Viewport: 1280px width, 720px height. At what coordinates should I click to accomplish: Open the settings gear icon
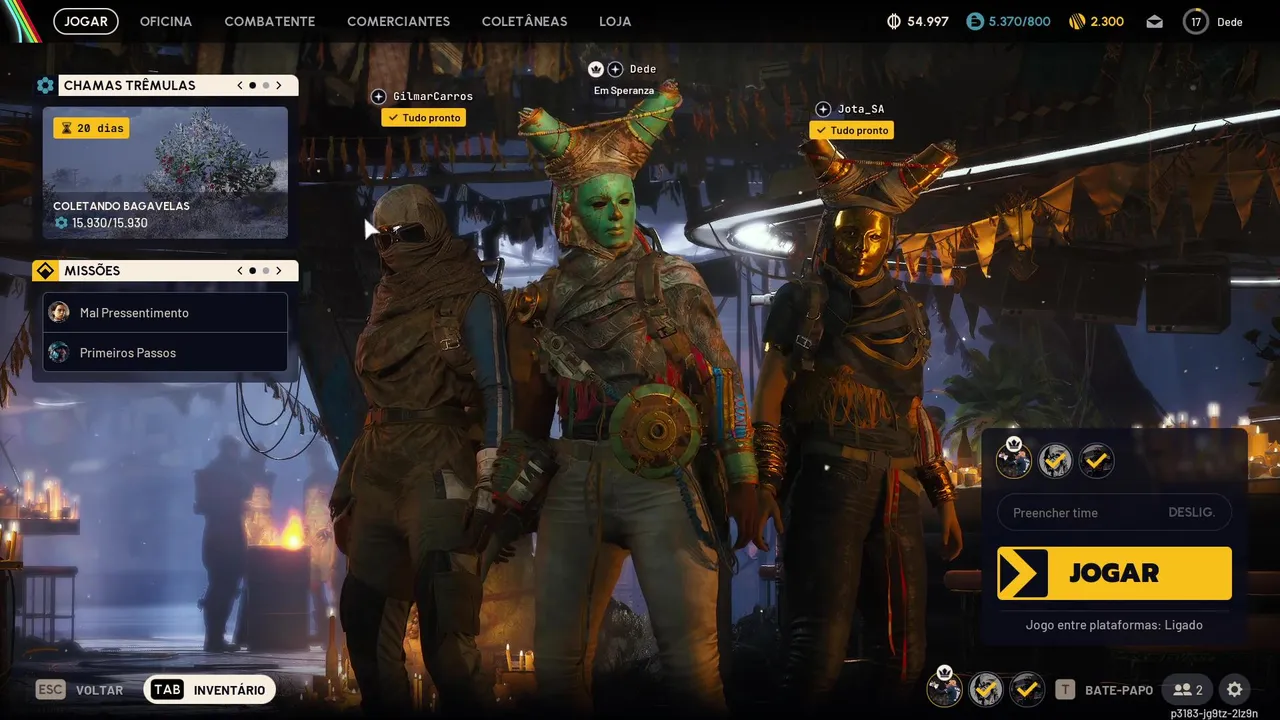(x=1234, y=690)
